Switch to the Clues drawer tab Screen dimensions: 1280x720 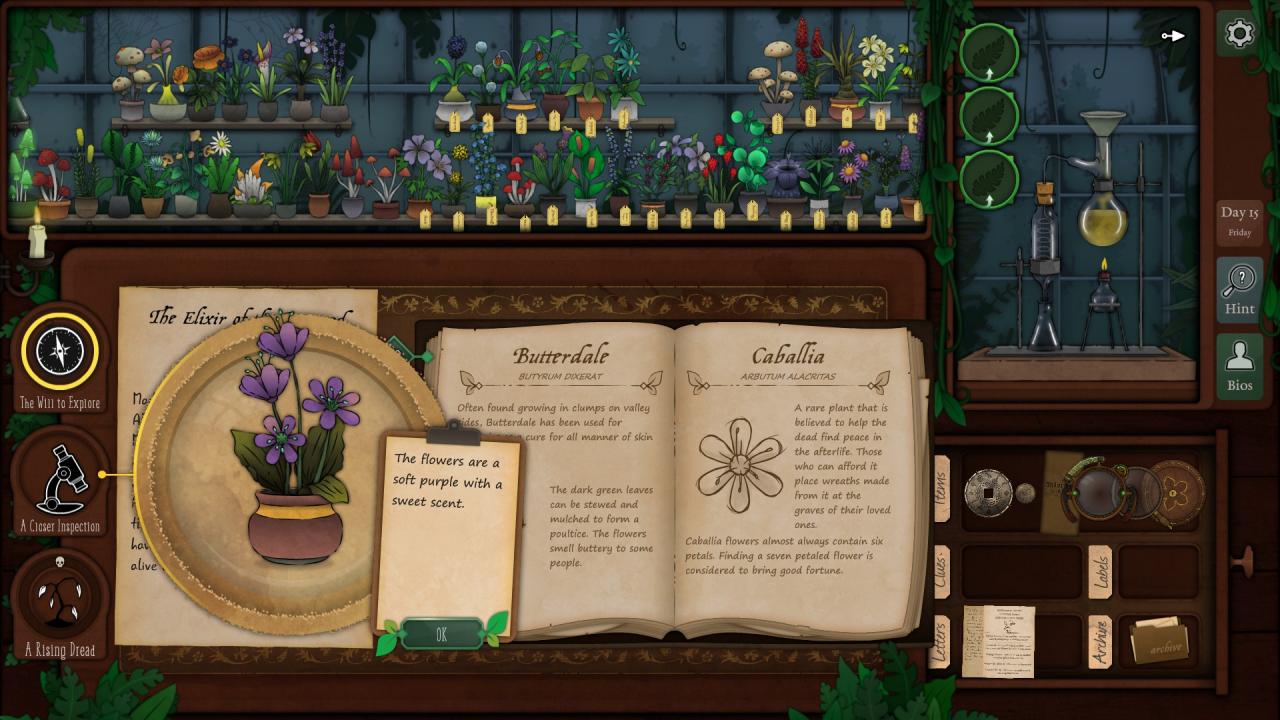click(942, 571)
